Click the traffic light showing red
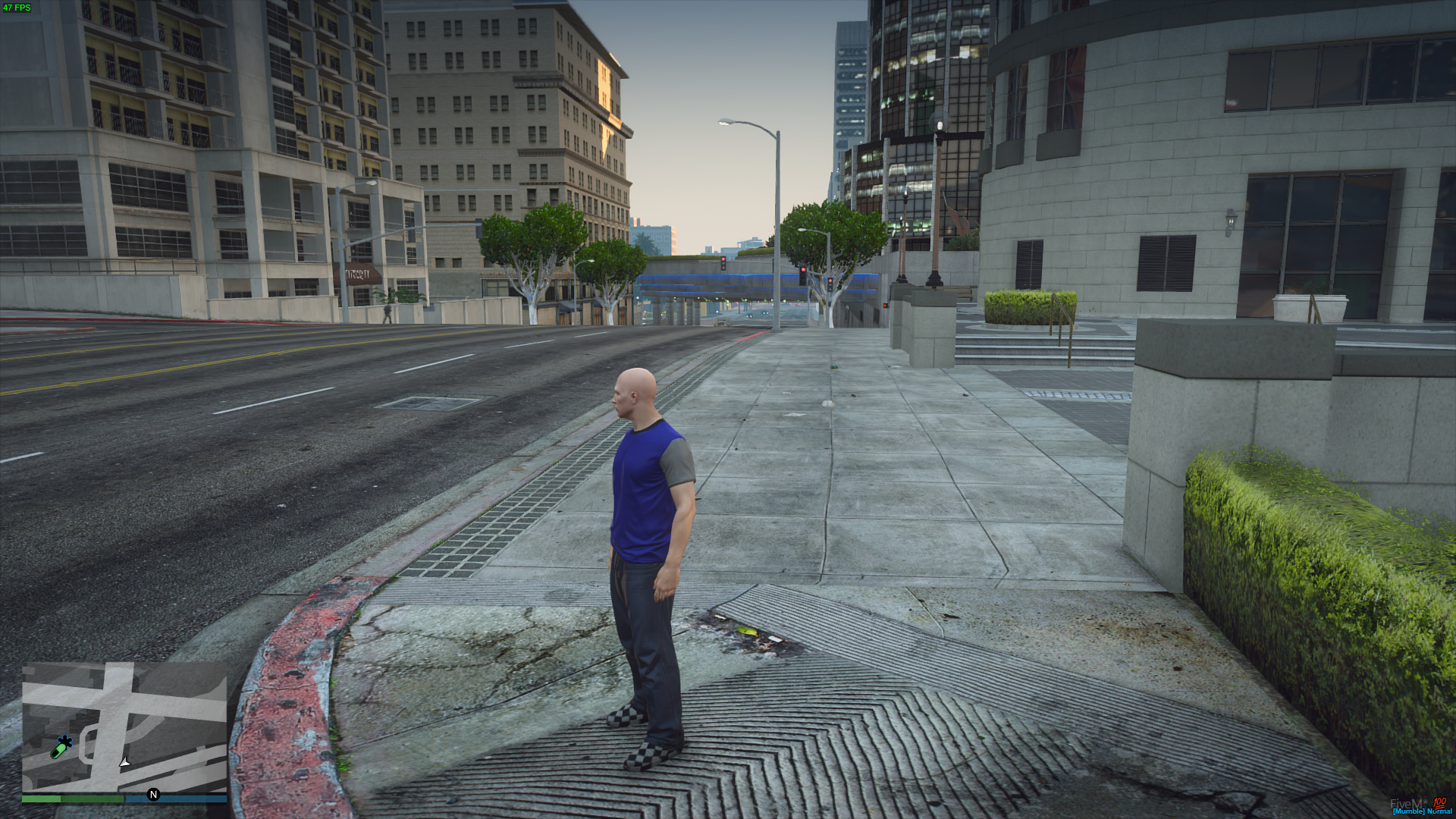 point(803,270)
